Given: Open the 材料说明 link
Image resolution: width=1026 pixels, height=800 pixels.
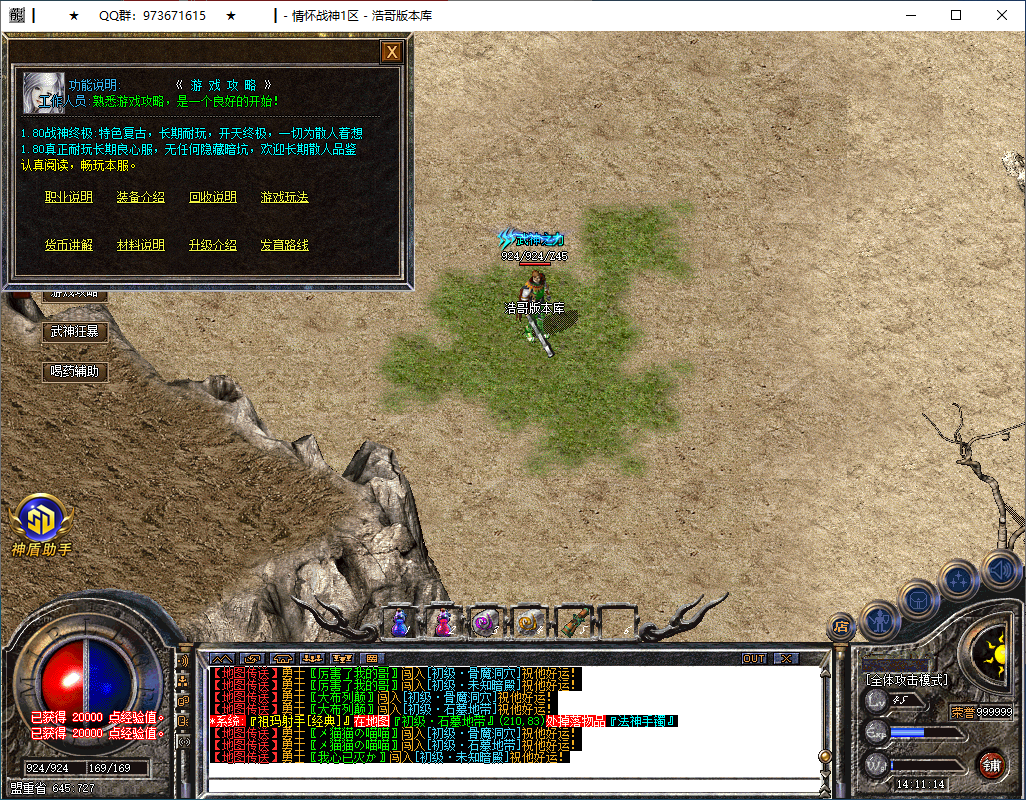Looking at the screenshot, I should (141, 245).
